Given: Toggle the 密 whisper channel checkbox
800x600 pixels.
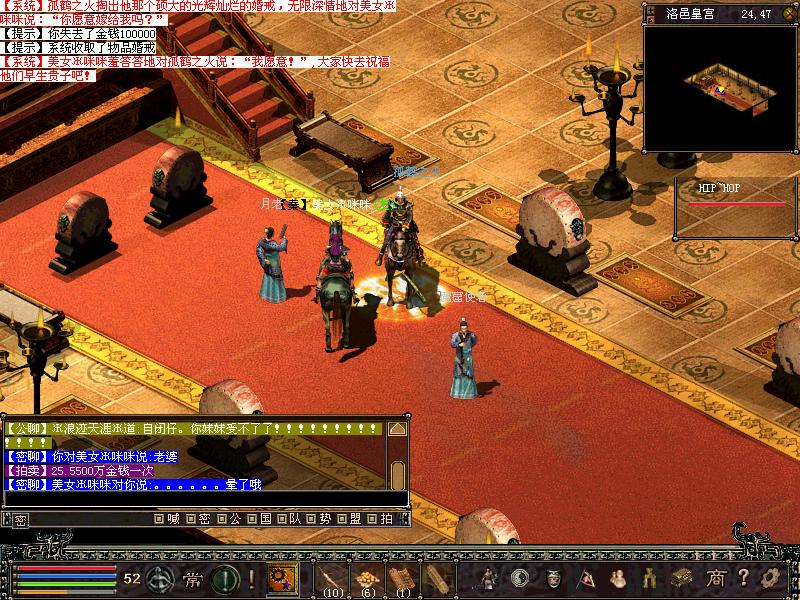Looking at the screenshot, I should point(189,519).
